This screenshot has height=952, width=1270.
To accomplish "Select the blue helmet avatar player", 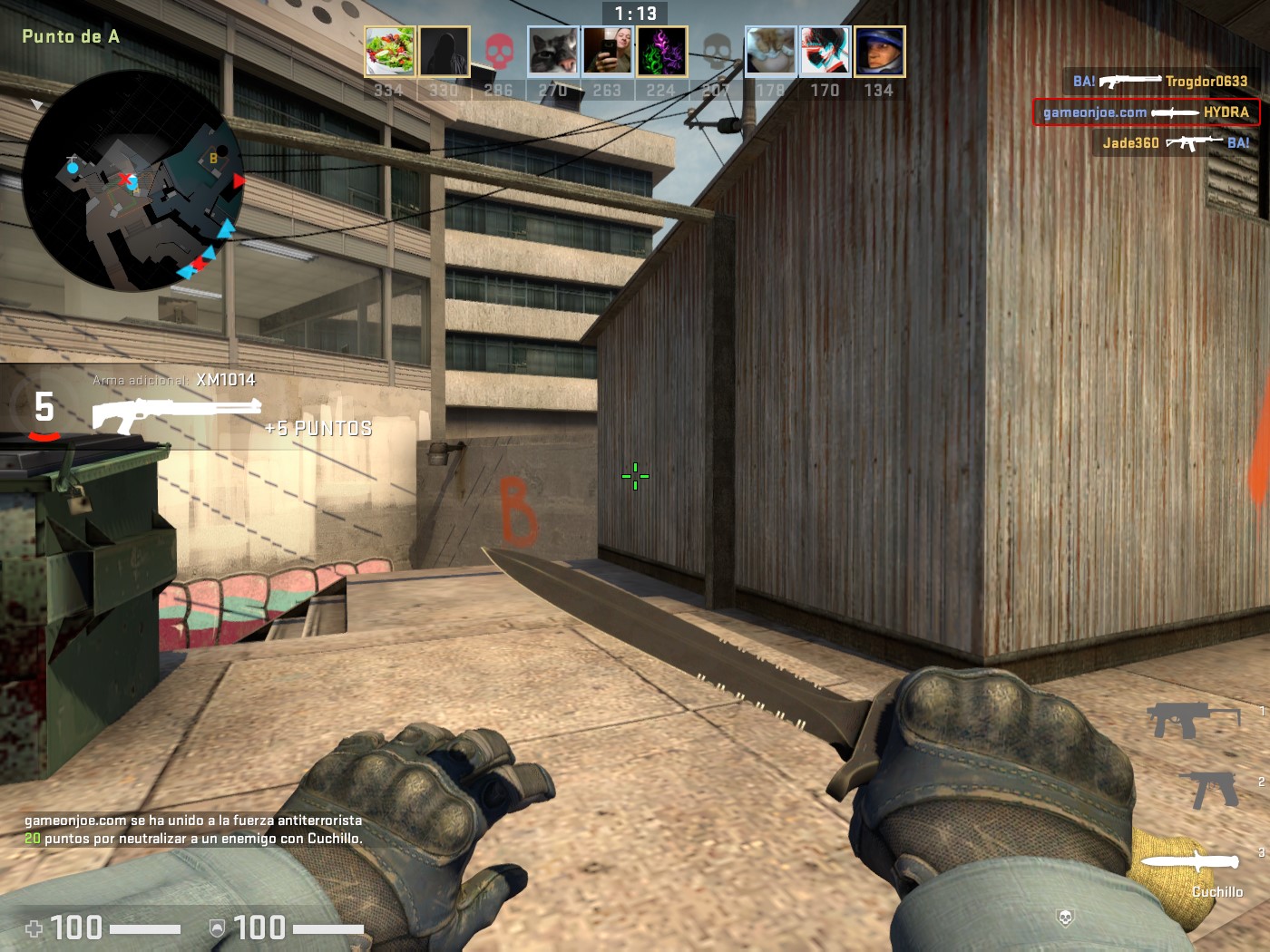I will pyautogui.click(x=879, y=51).
